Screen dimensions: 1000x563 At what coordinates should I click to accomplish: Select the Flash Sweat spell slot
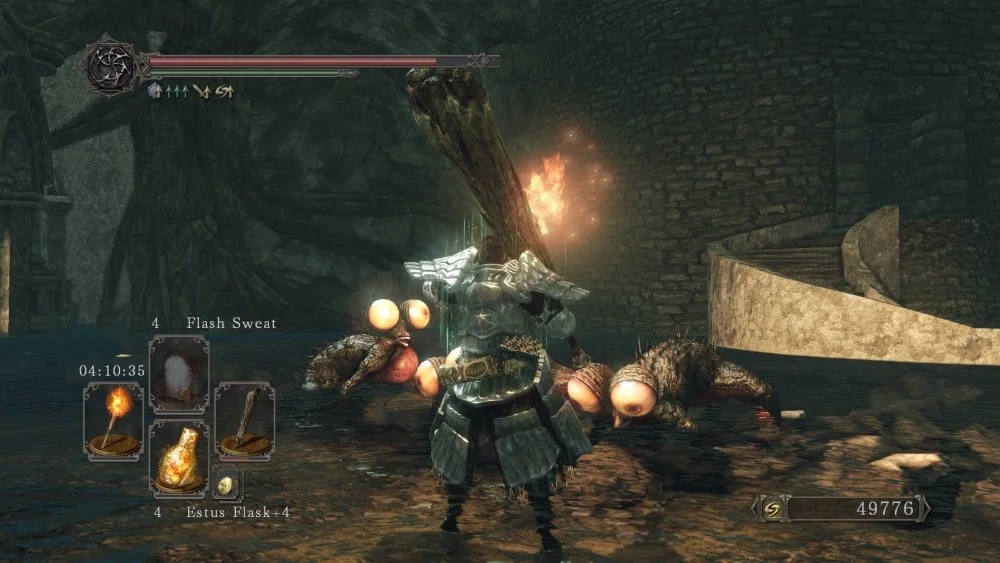pyautogui.click(x=179, y=375)
